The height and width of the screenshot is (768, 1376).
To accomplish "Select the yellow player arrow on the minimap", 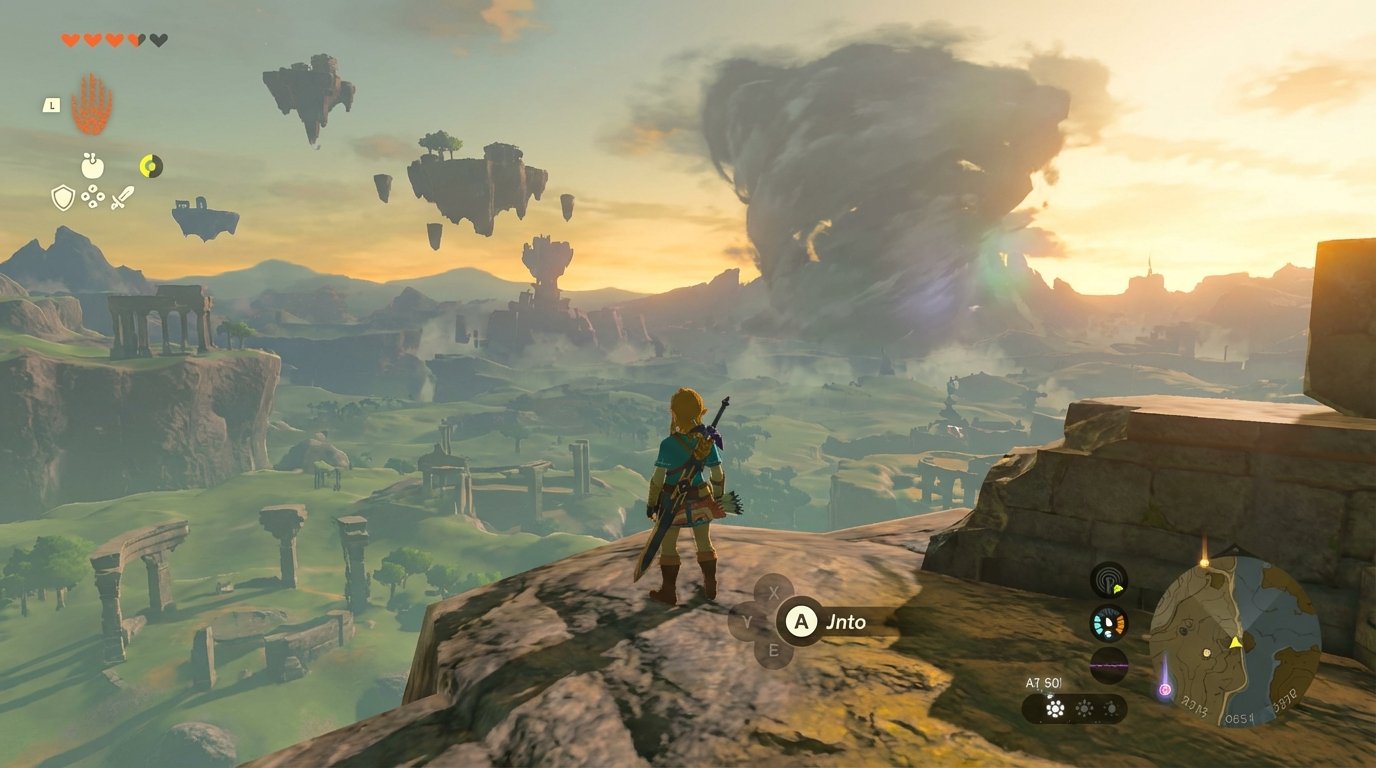I will [1235, 644].
